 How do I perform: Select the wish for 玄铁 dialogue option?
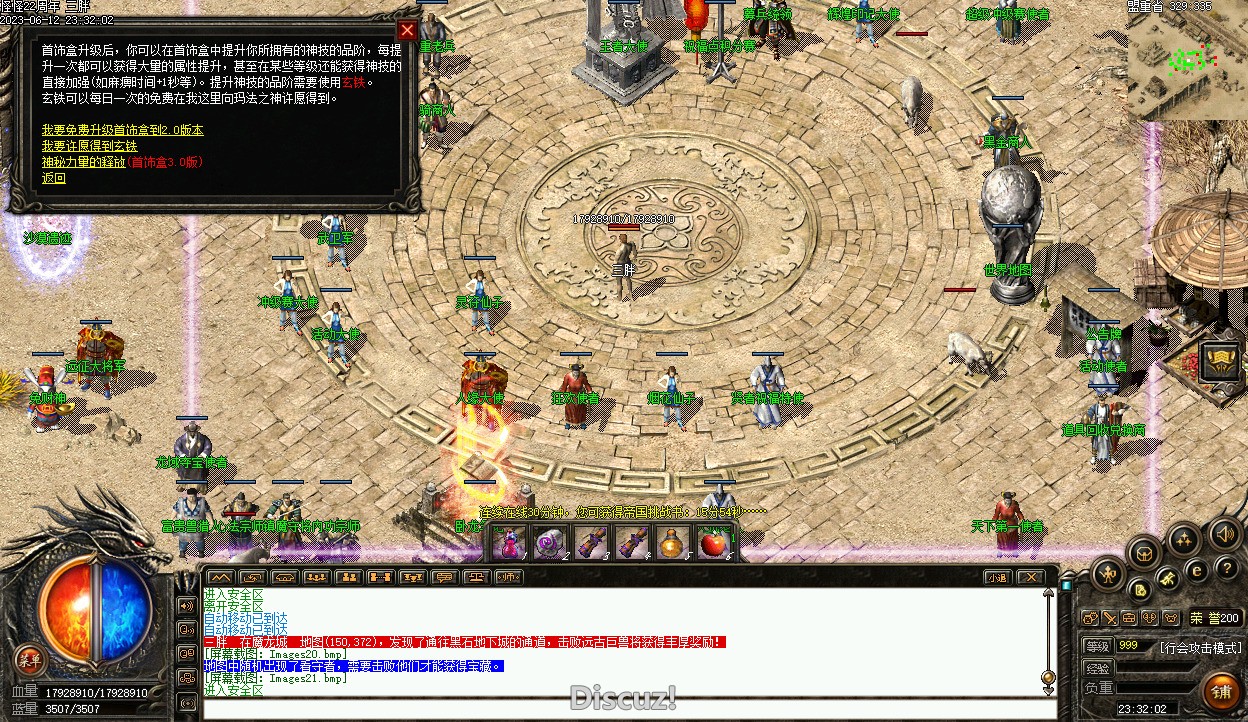click(x=89, y=146)
